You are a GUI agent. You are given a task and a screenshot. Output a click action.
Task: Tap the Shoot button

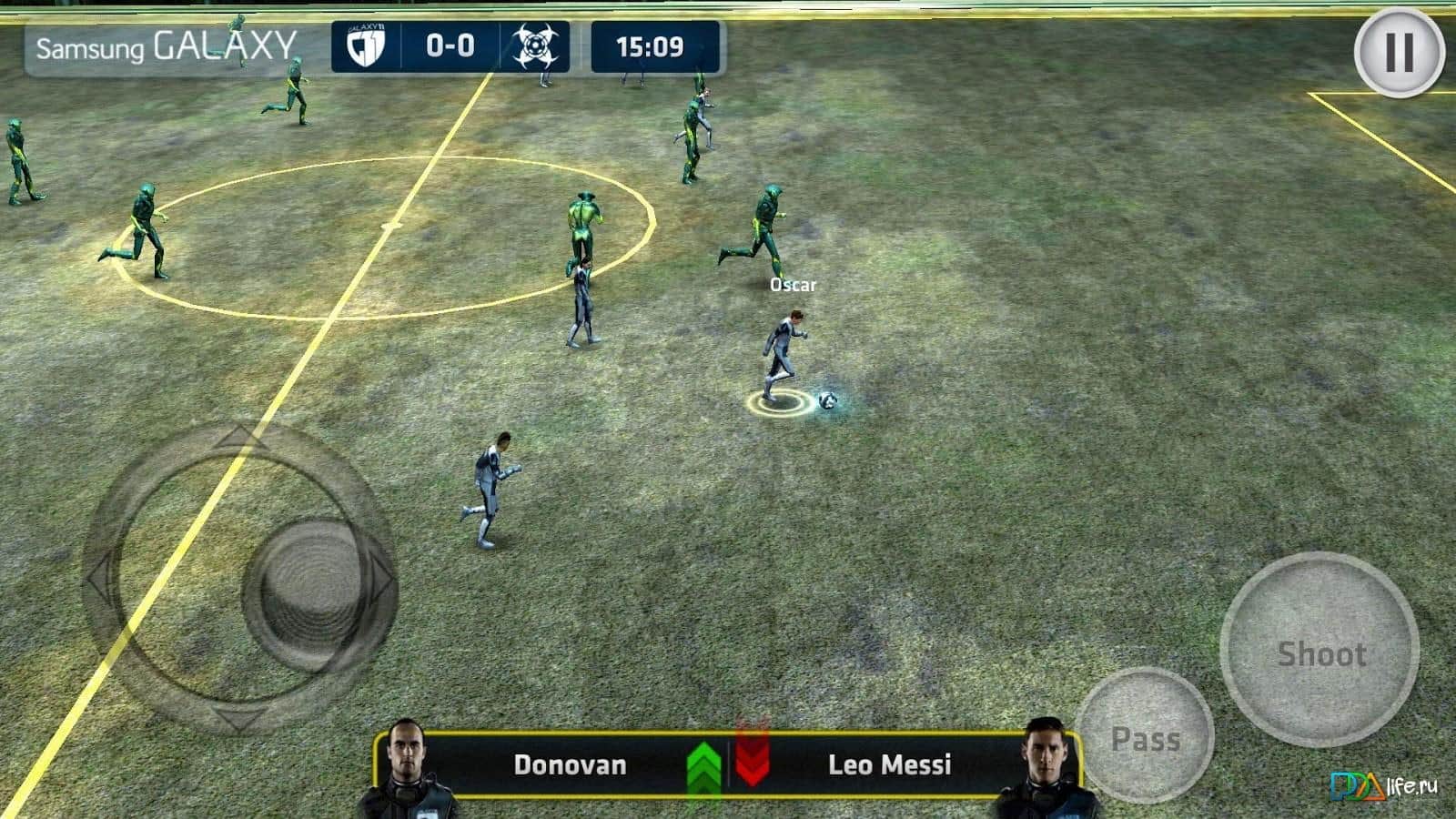(x=1319, y=651)
